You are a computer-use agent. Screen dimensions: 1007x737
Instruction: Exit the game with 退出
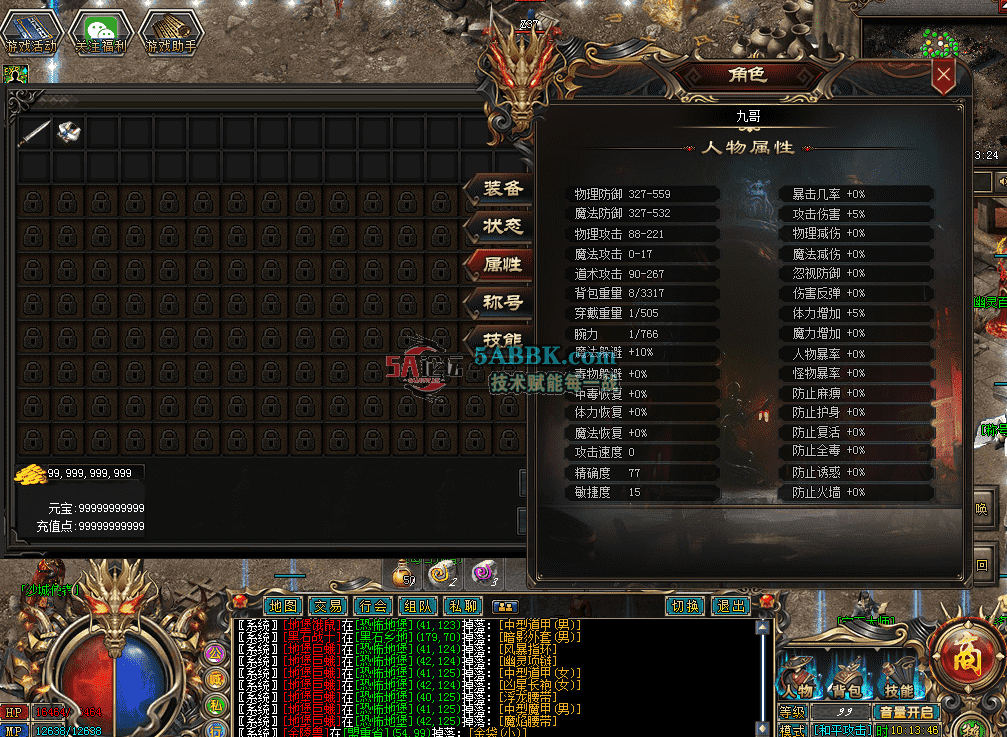click(x=731, y=606)
